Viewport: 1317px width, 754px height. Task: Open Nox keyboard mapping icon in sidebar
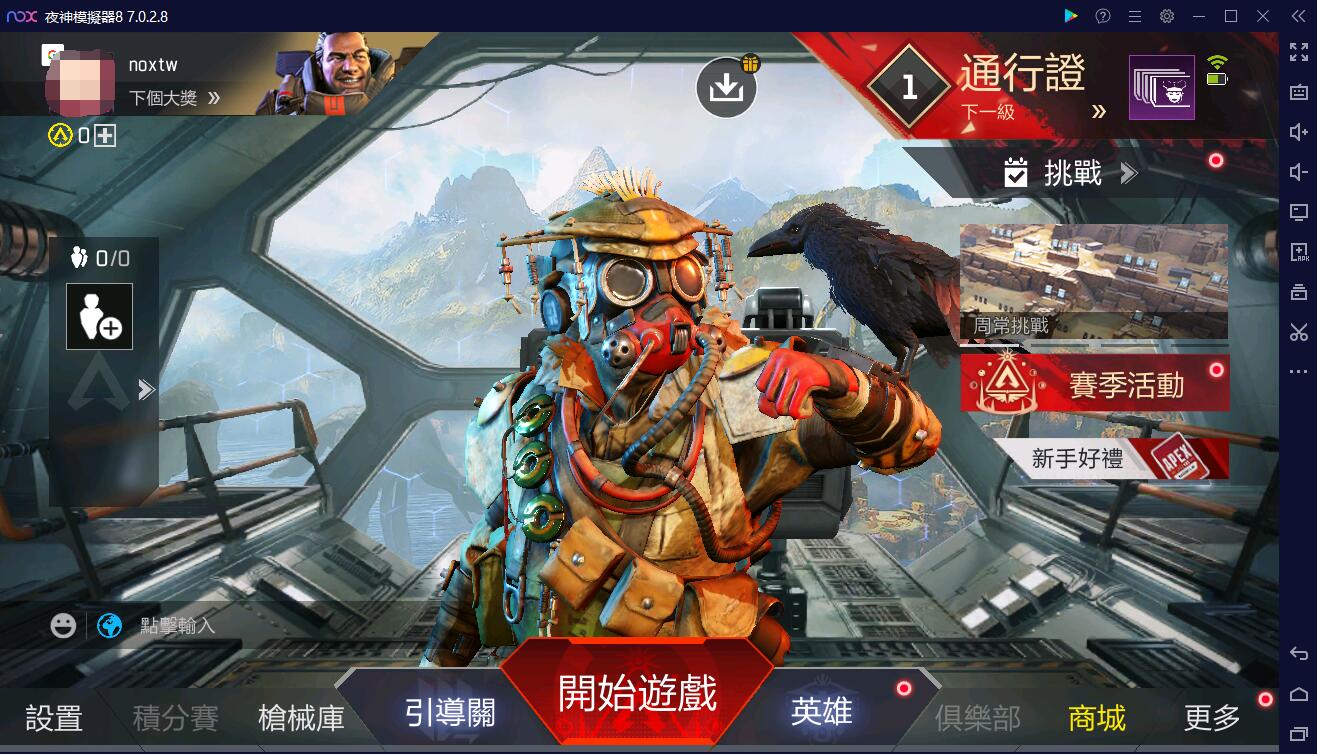(x=1299, y=92)
